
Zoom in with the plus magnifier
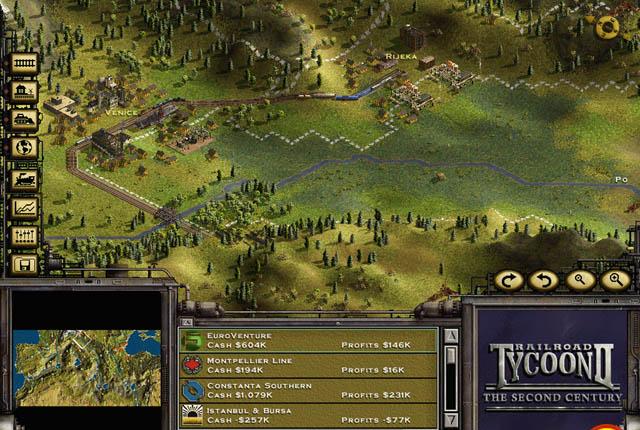(x=615, y=280)
